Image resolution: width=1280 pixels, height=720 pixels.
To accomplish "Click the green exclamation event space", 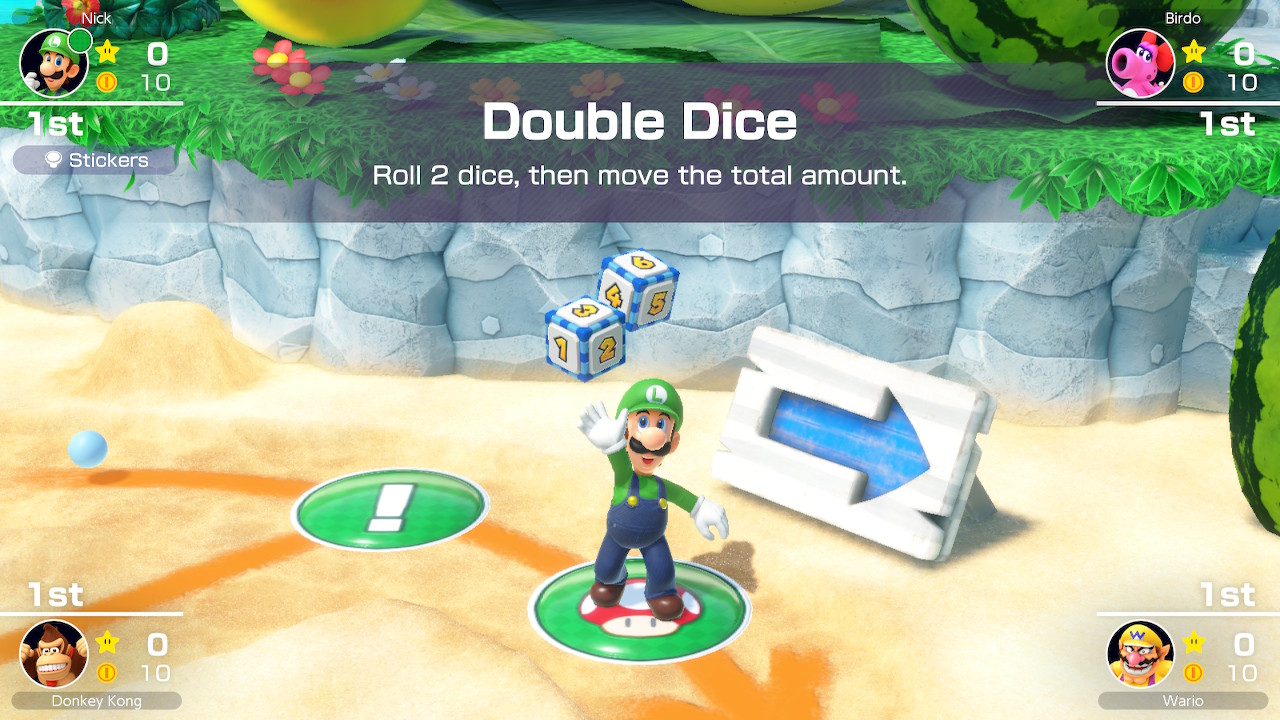I will (388, 508).
